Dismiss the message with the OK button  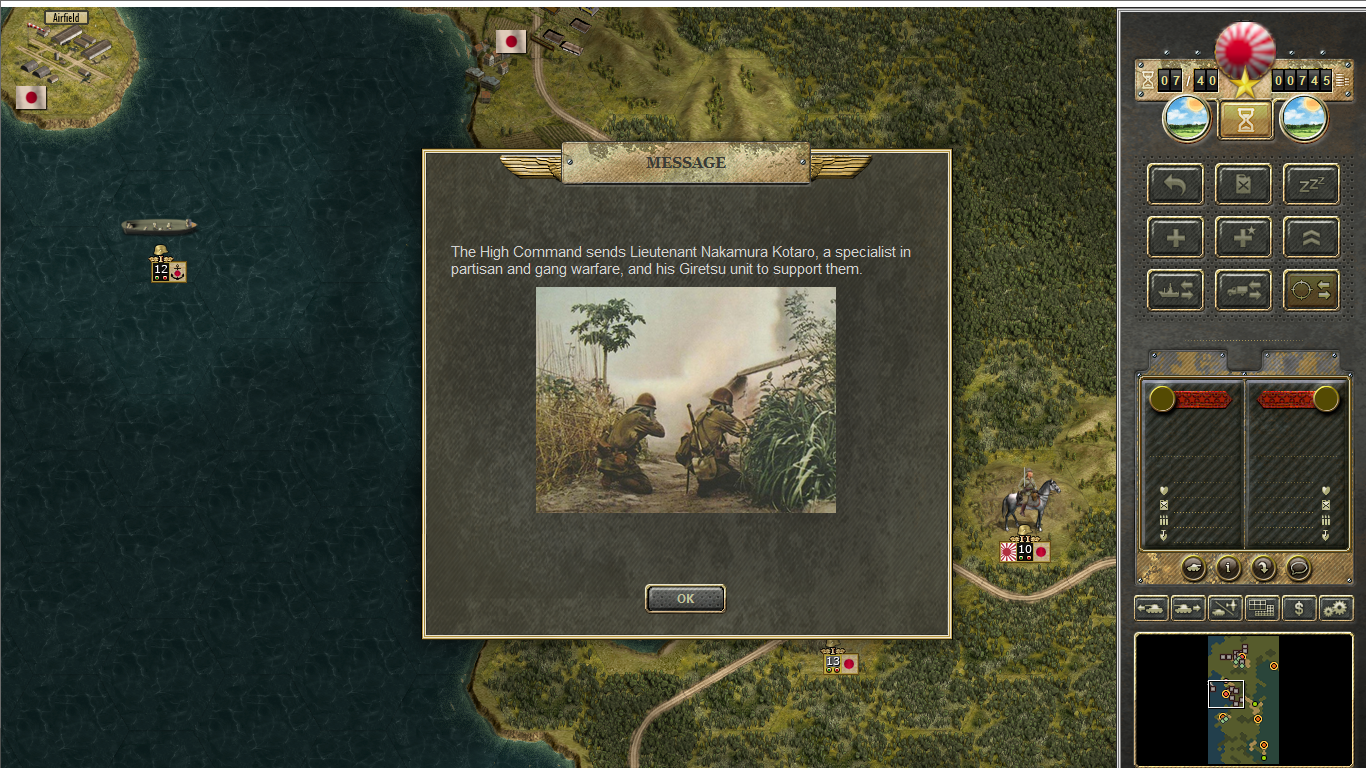pyautogui.click(x=685, y=599)
